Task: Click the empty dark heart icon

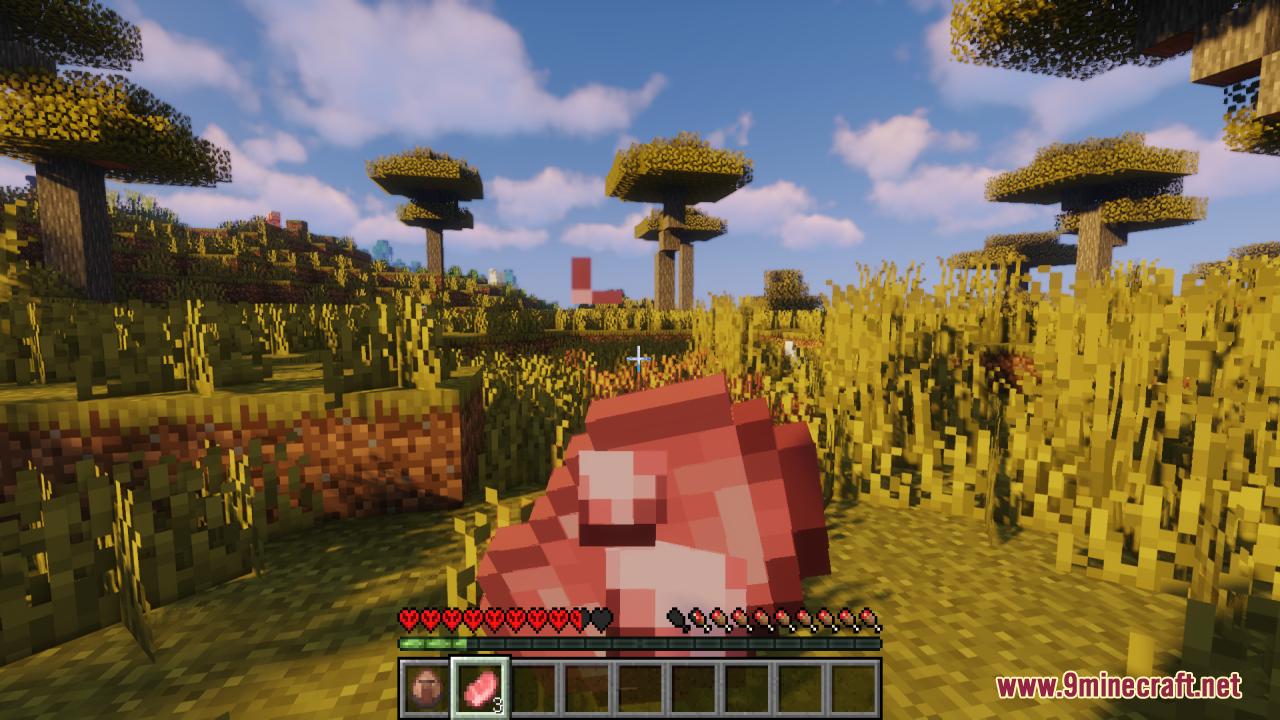Action: click(x=600, y=618)
